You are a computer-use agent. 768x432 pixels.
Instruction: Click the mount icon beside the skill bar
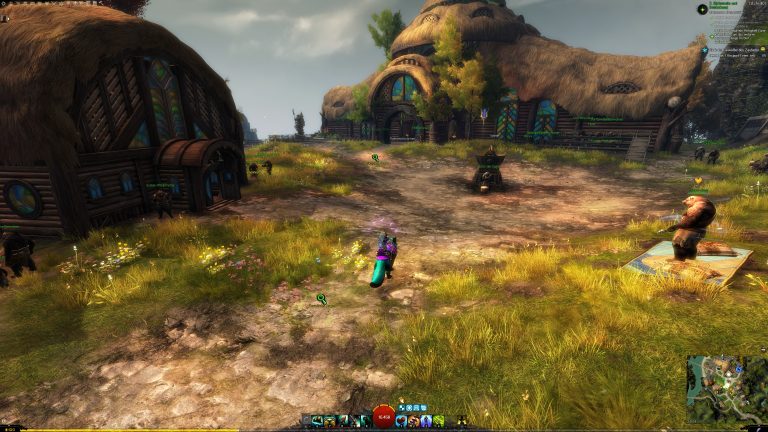462,421
